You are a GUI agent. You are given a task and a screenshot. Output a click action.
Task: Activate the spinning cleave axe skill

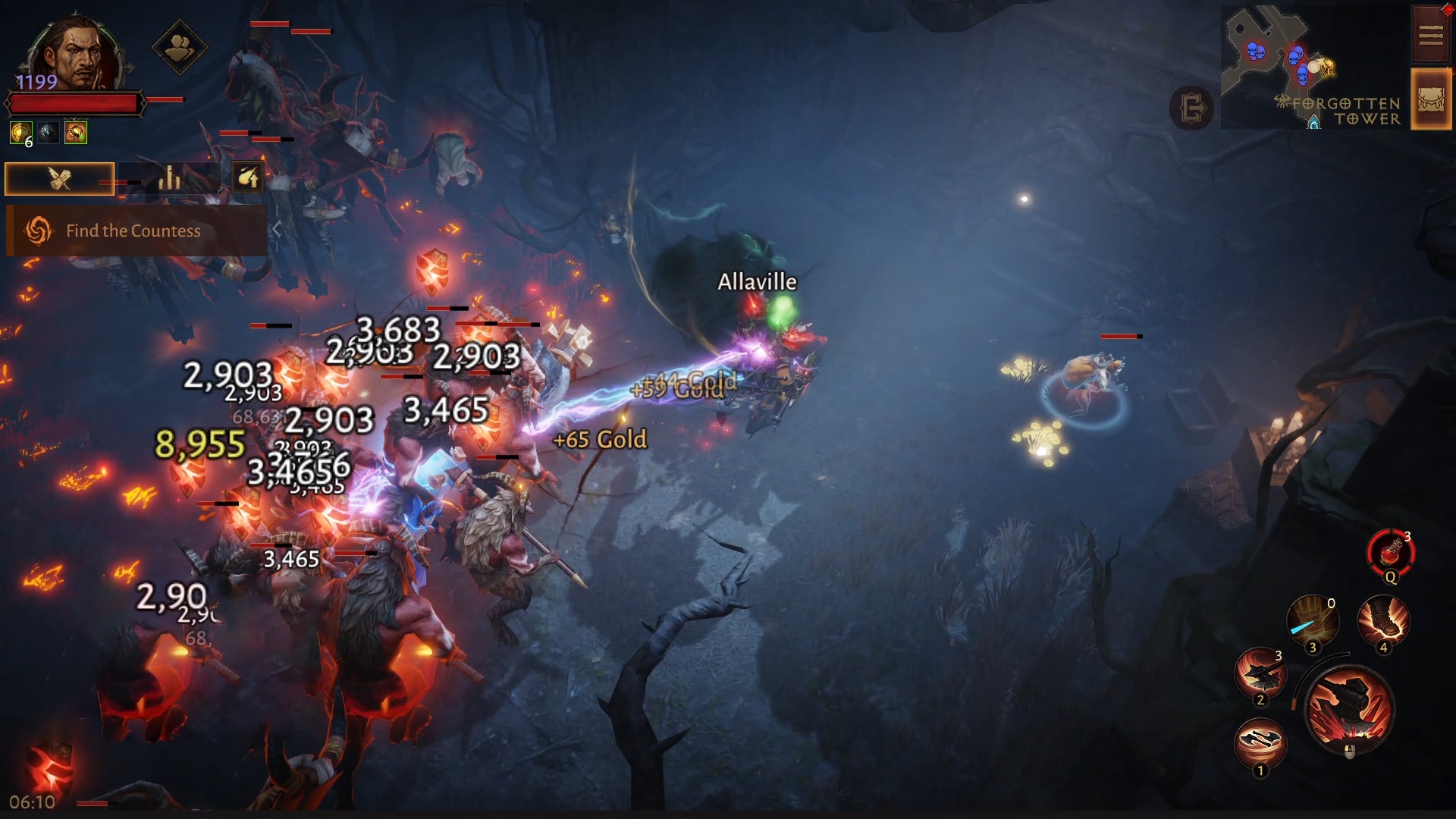(1260, 673)
